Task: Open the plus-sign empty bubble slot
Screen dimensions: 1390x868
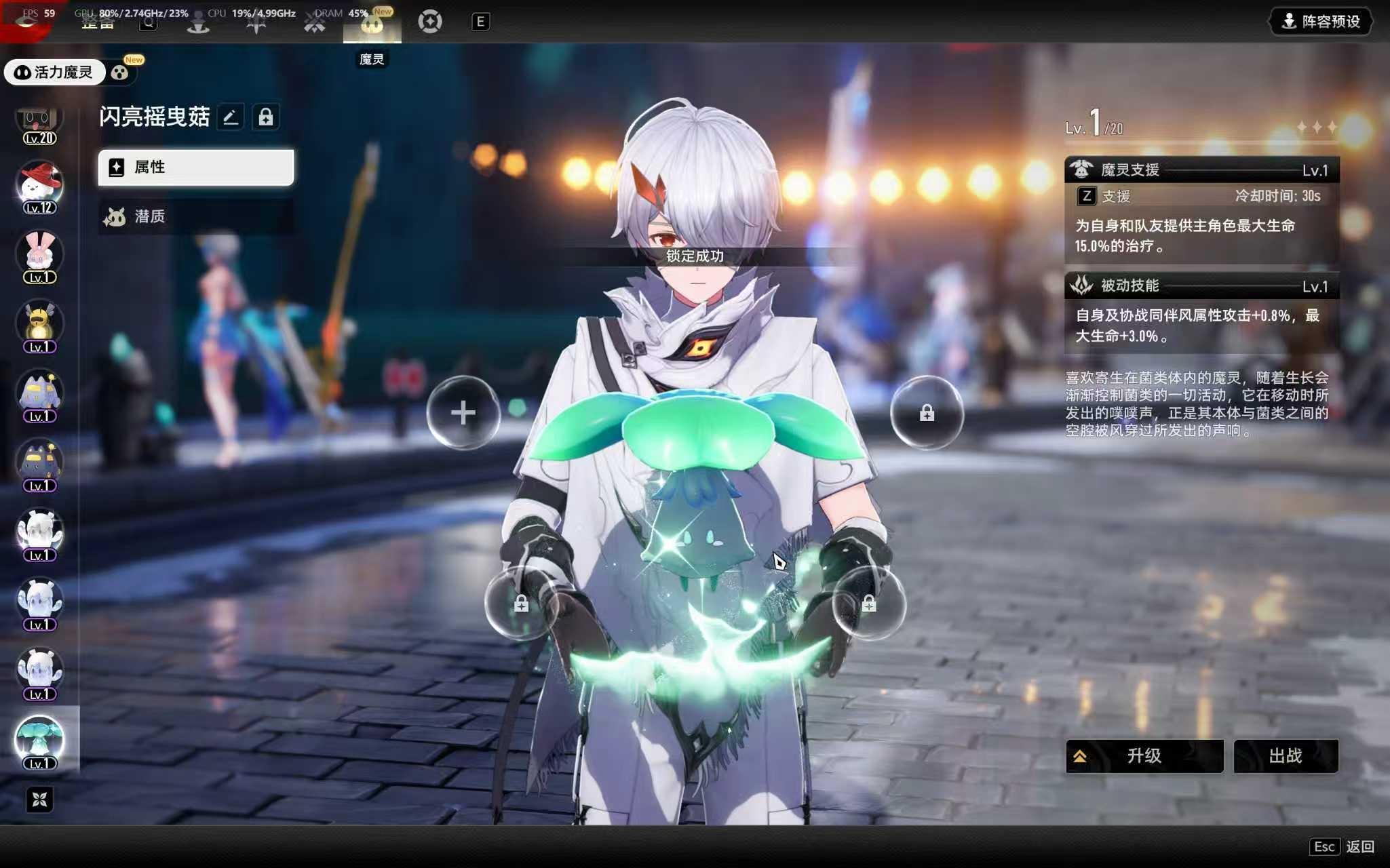Action: point(463,412)
